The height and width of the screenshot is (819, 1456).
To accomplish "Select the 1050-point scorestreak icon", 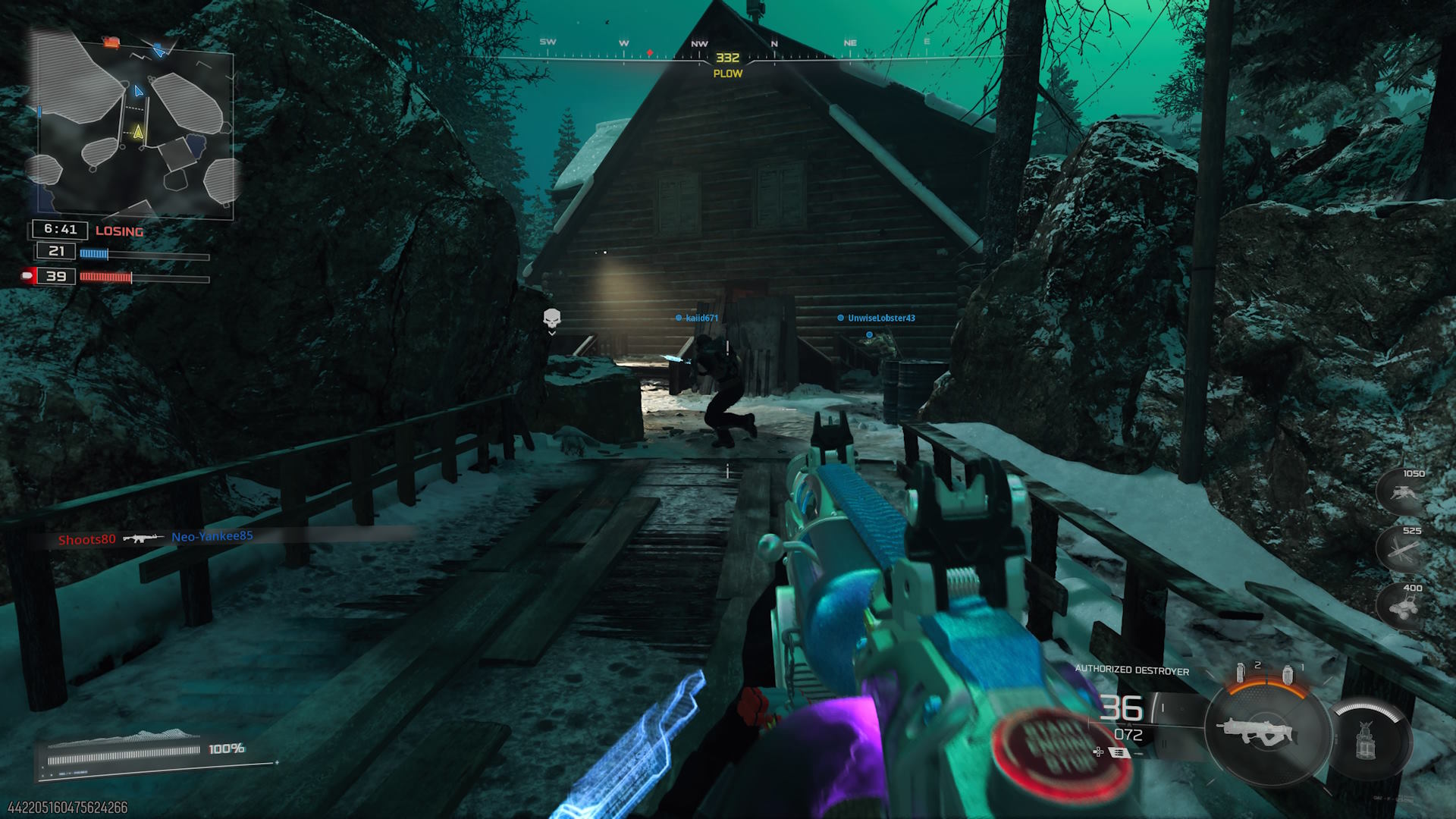I will pyautogui.click(x=1400, y=491).
